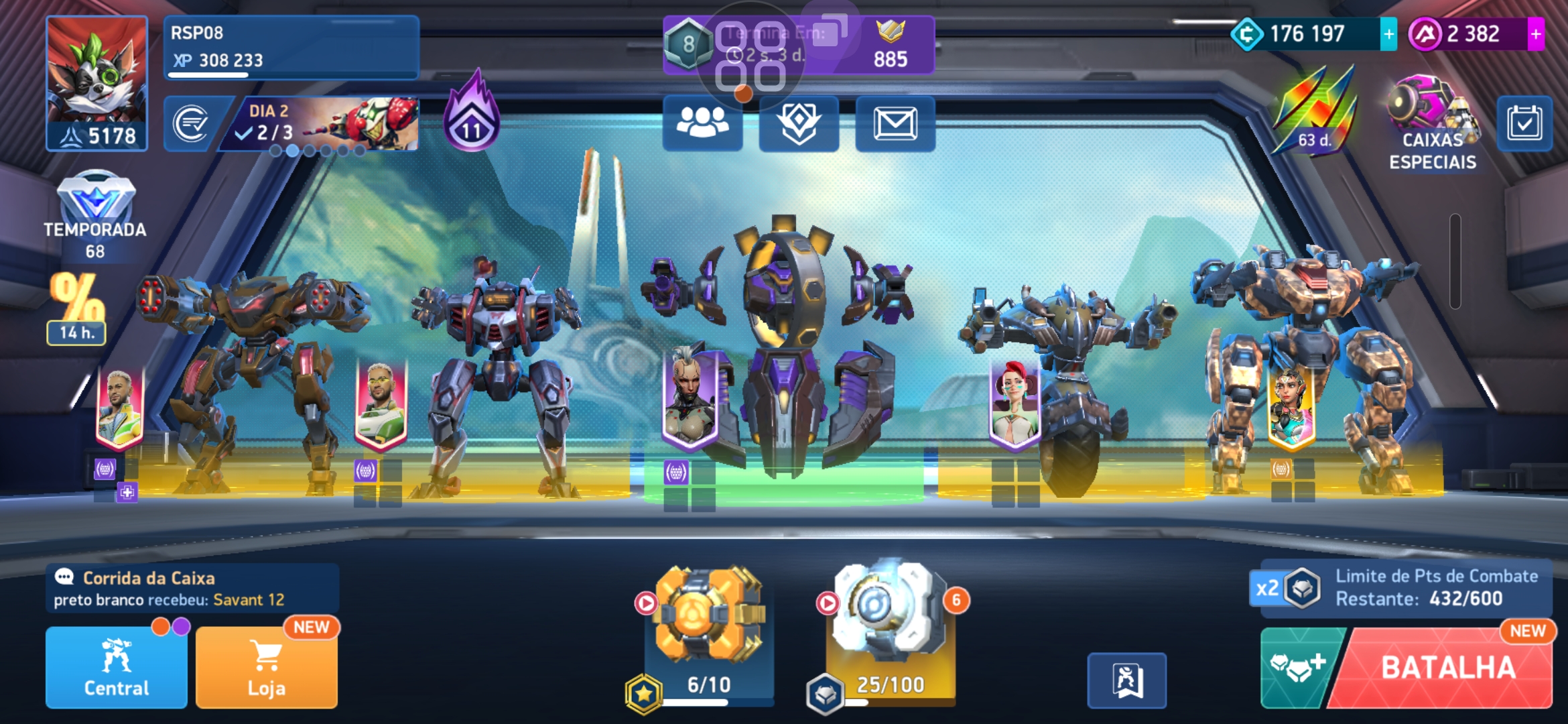Open the mail inbox envelope
This screenshot has height=724, width=1568.
(x=895, y=123)
